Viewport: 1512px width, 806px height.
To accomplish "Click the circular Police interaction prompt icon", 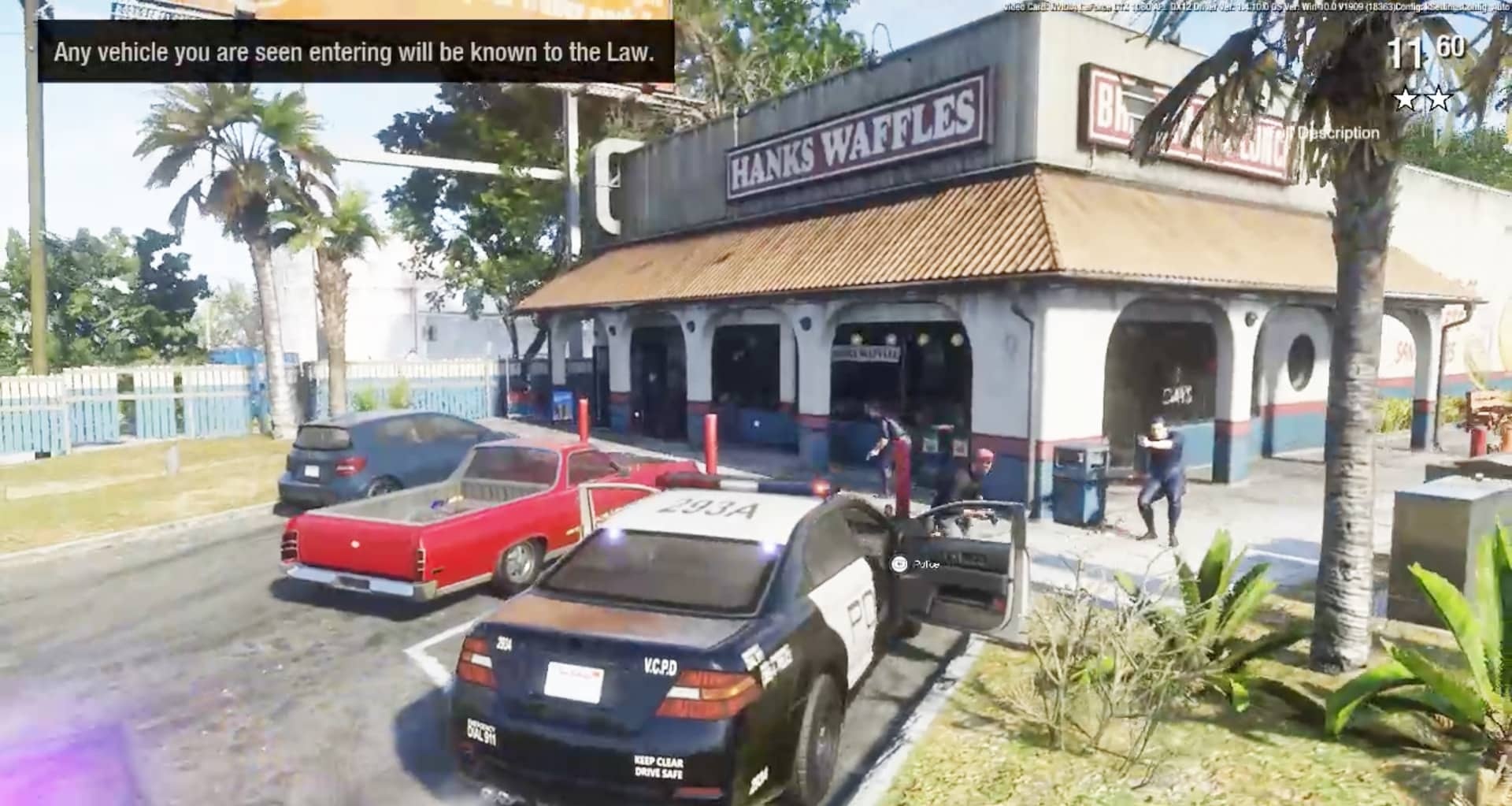I will coord(898,563).
